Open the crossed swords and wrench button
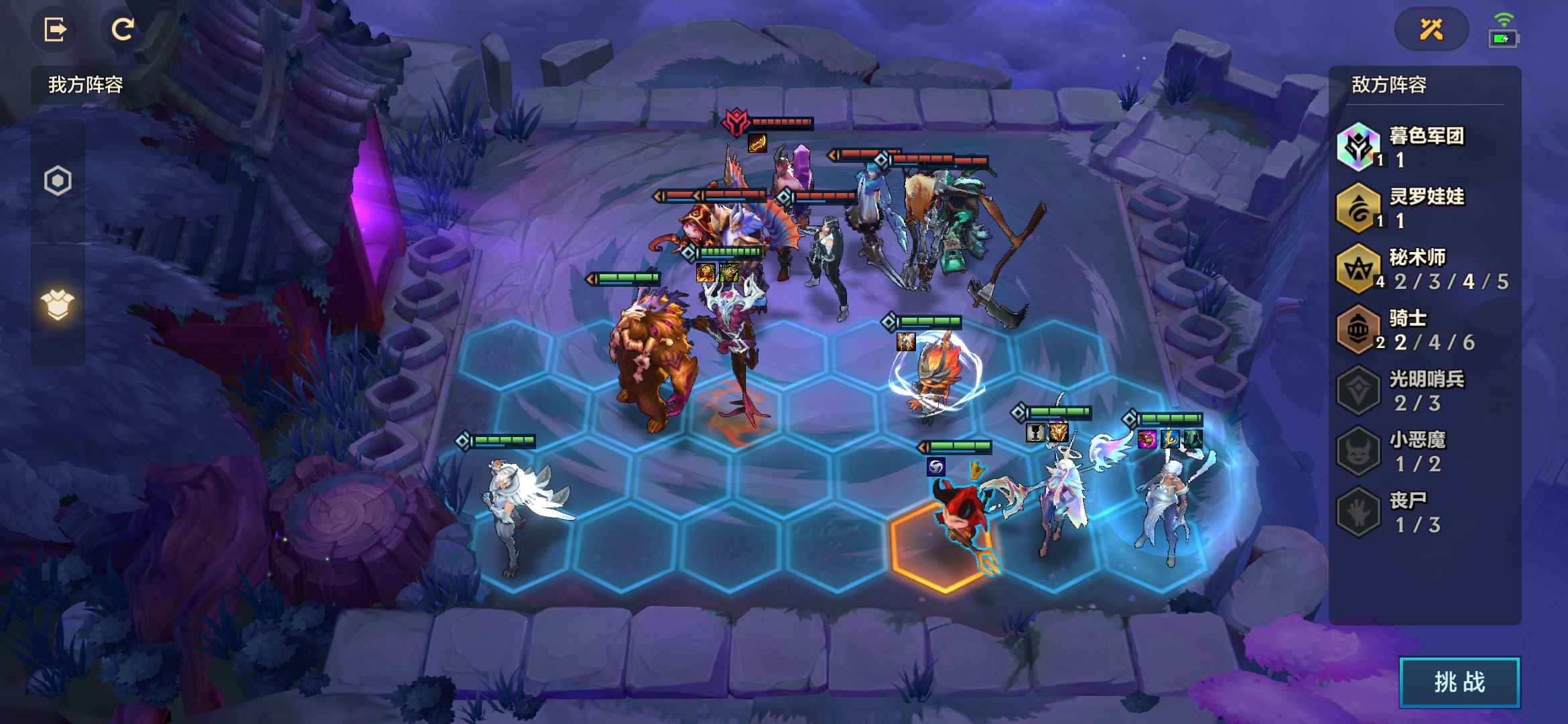The image size is (1568, 724). click(x=1431, y=29)
